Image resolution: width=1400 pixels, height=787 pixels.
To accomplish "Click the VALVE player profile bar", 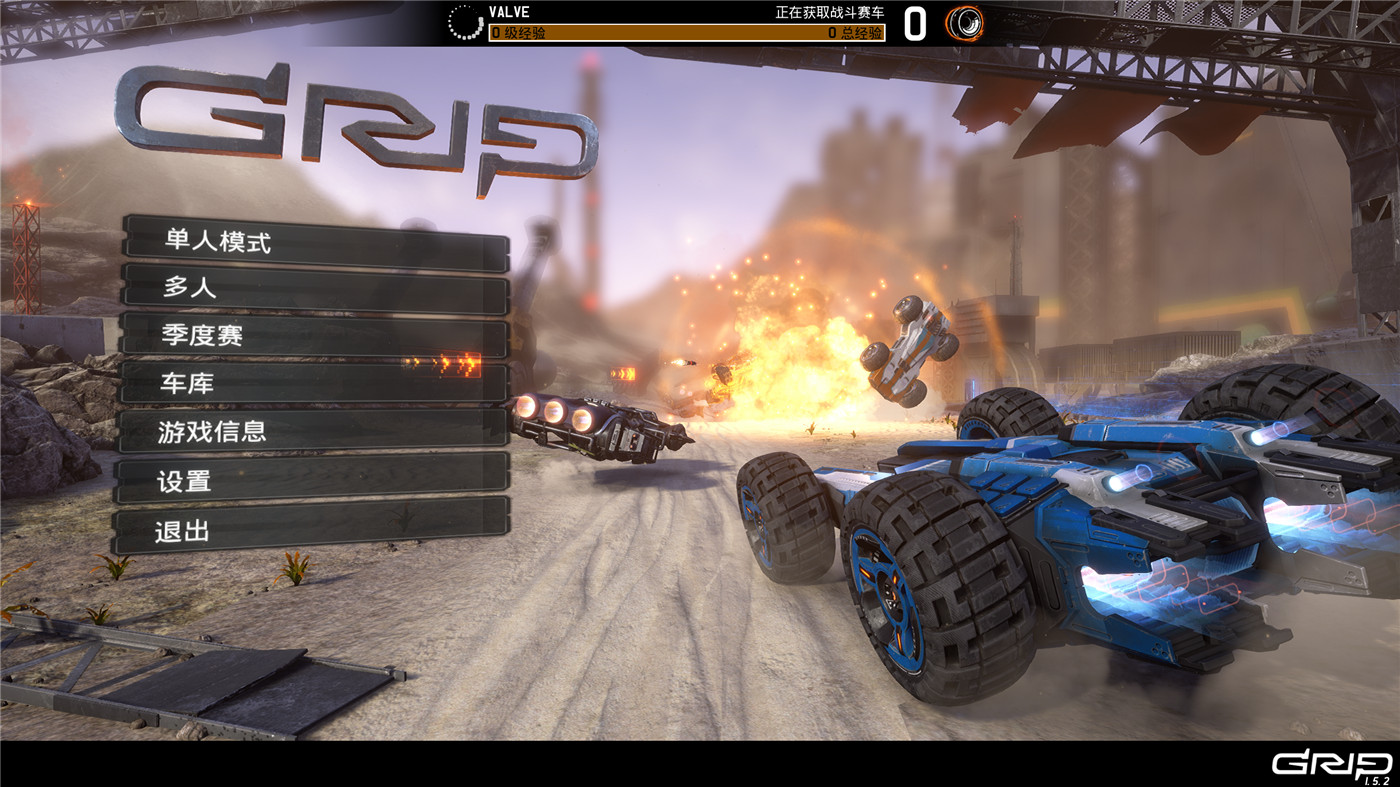I will pyautogui.click(x=686, y=23).
